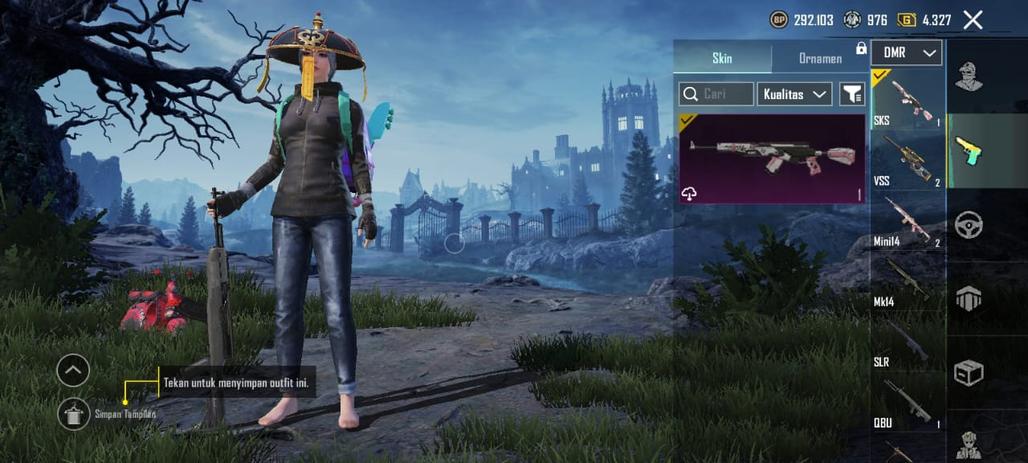Open the steering wheel vehicle category

(x=968, y=225)
